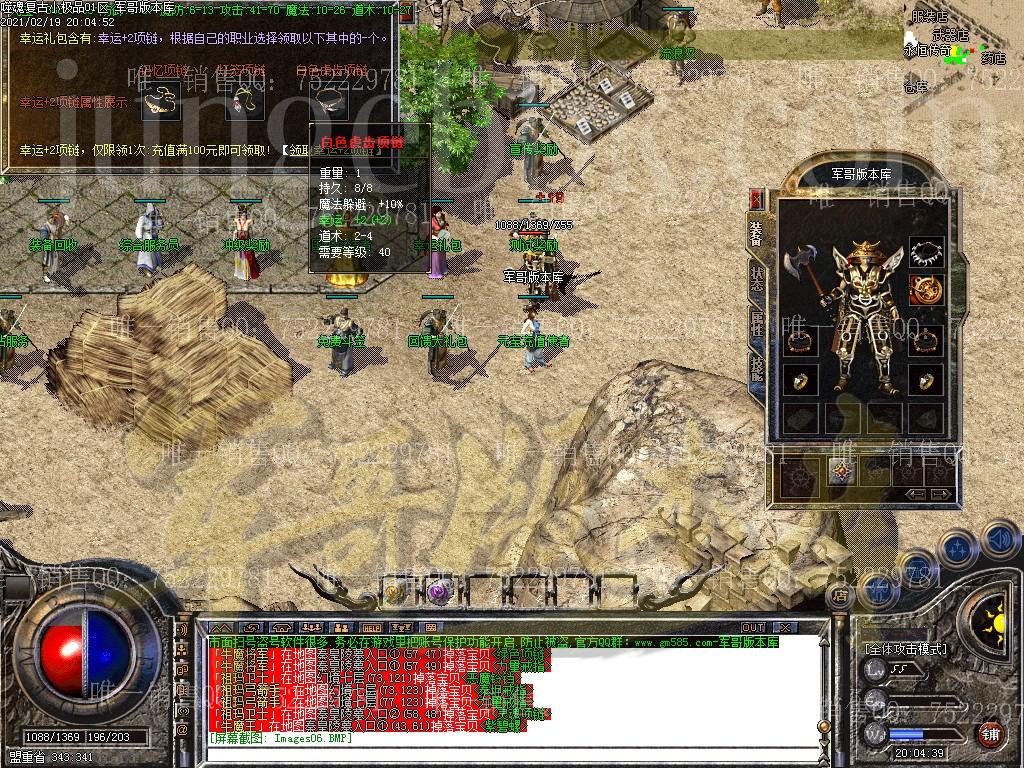Click the right arrow below equipment panel
This screenshot has width=1024, height=768.
click(x=940, y=494)
